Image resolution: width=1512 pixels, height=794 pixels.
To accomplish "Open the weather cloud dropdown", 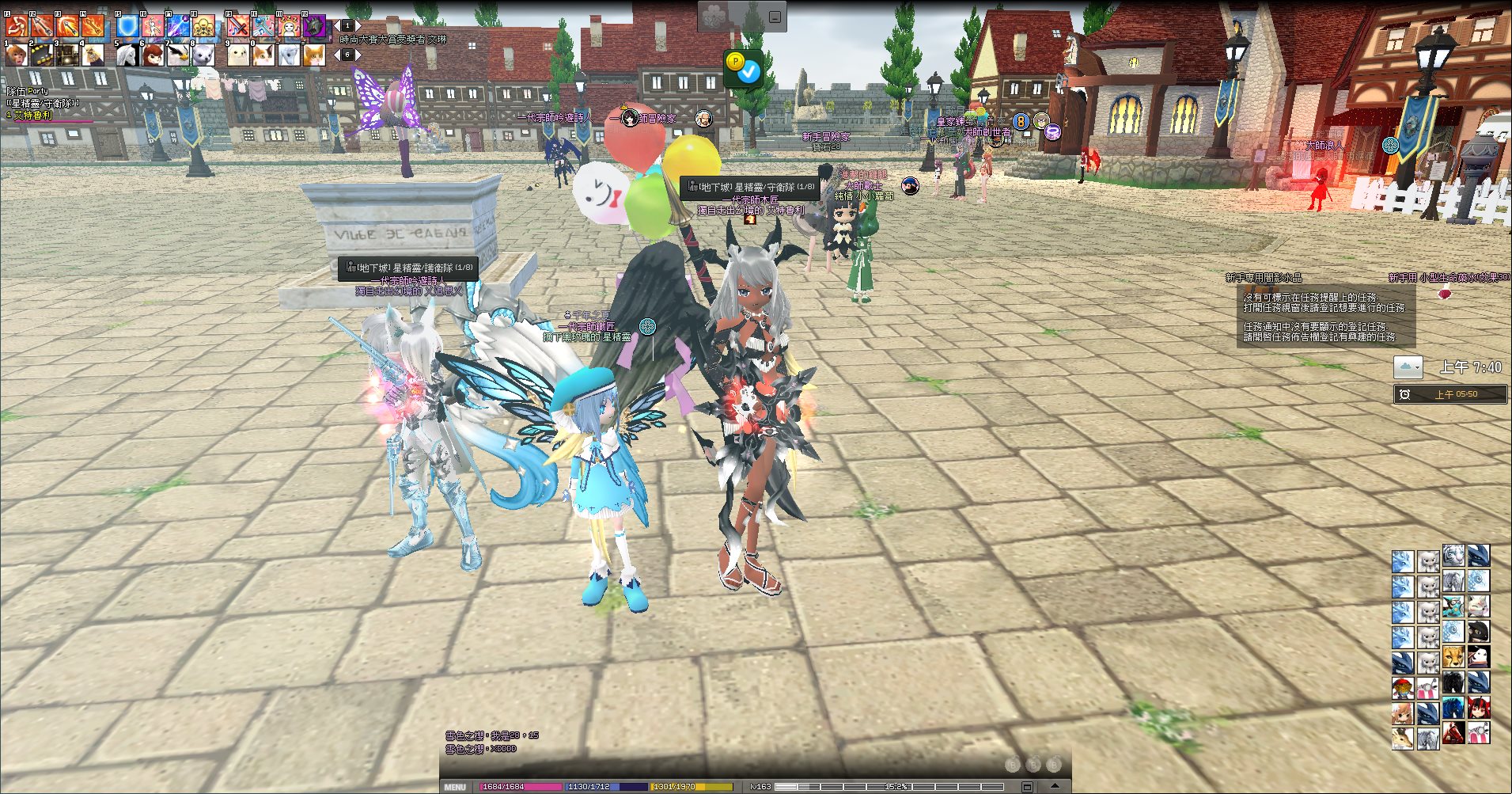I will point(1408,367).
